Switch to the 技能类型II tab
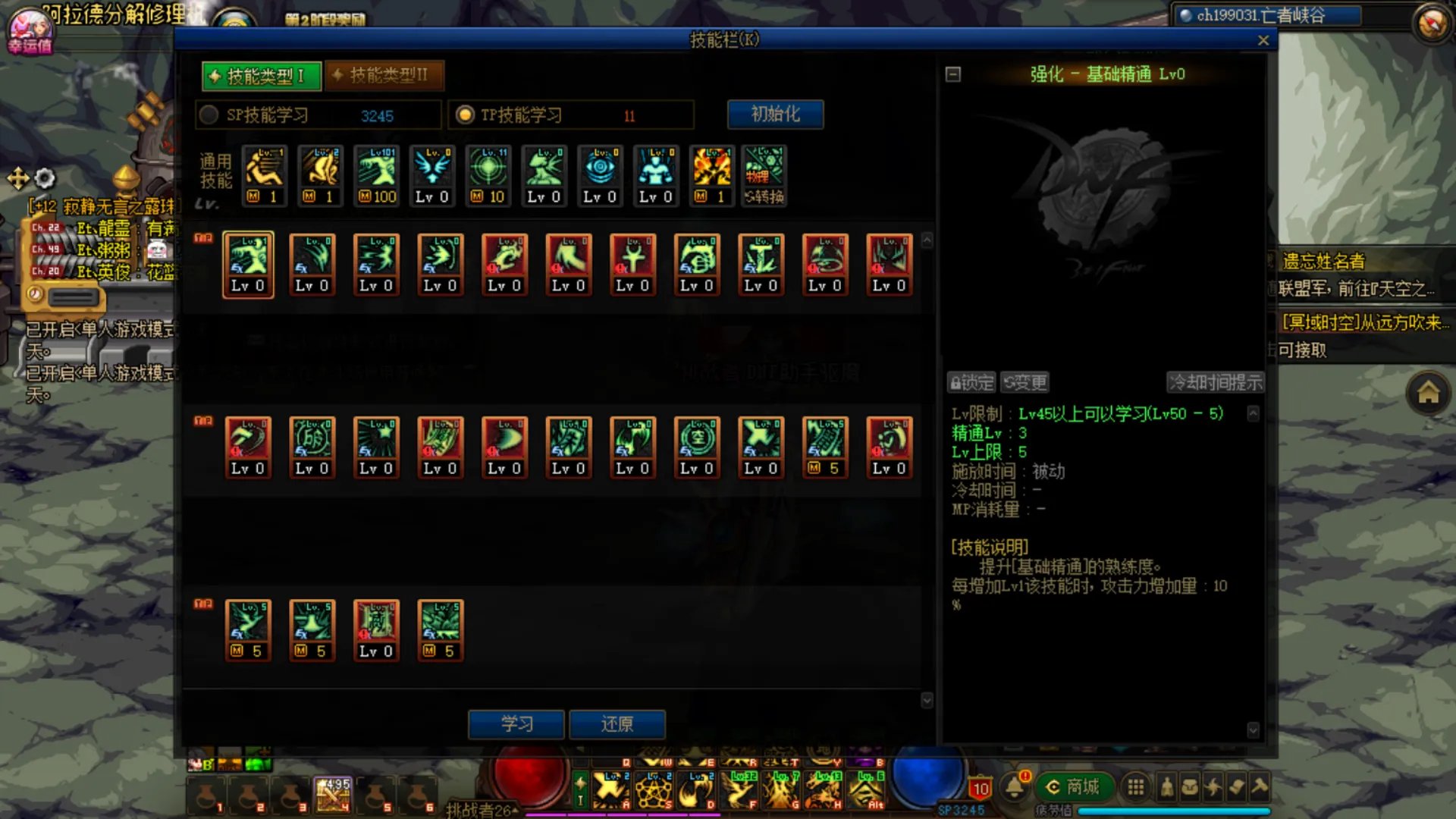This screenshot has height=819, width=1456. tap(383, 75)
